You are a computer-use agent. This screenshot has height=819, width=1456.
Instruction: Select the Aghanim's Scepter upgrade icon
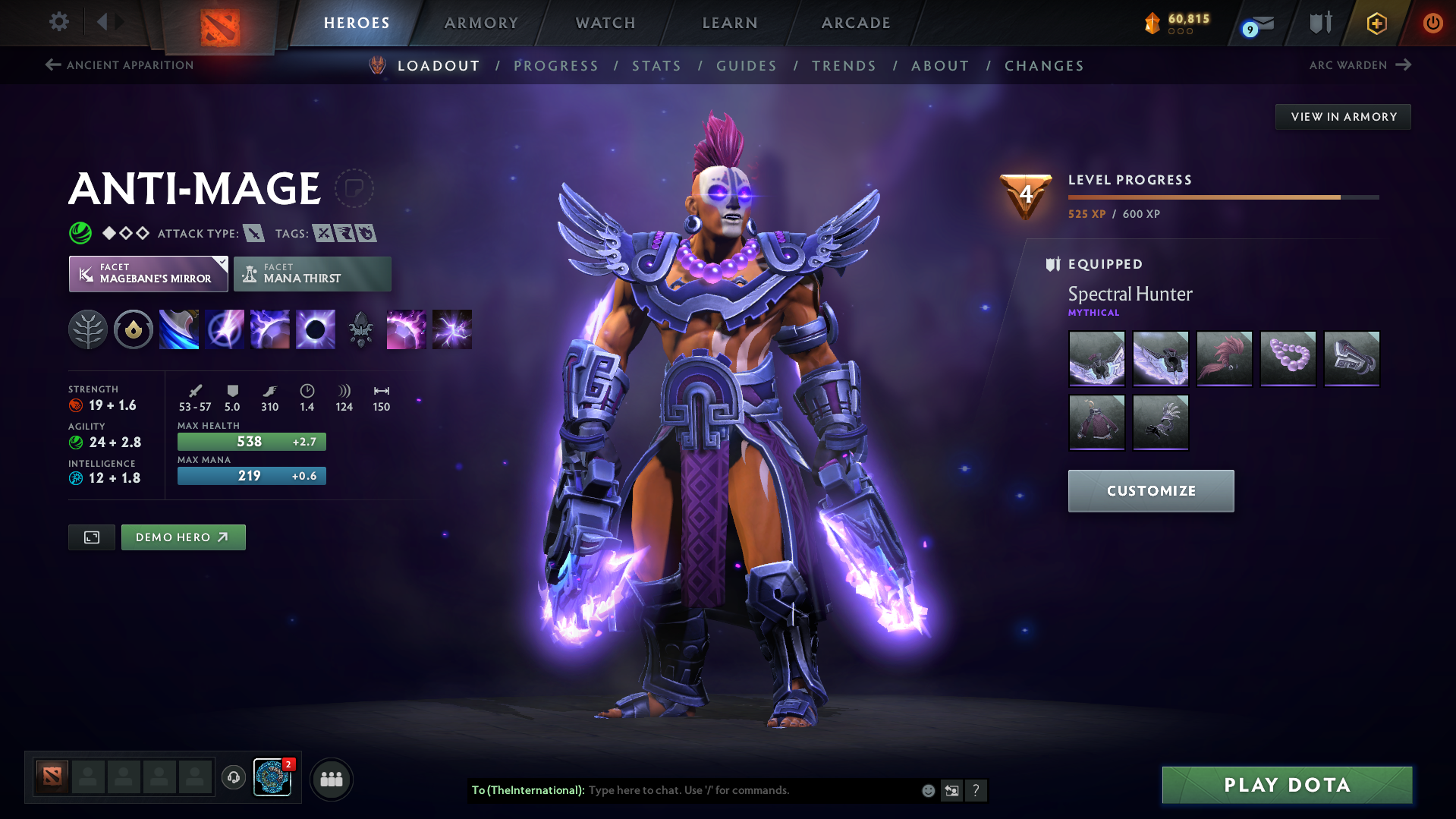tap(360, 329)
